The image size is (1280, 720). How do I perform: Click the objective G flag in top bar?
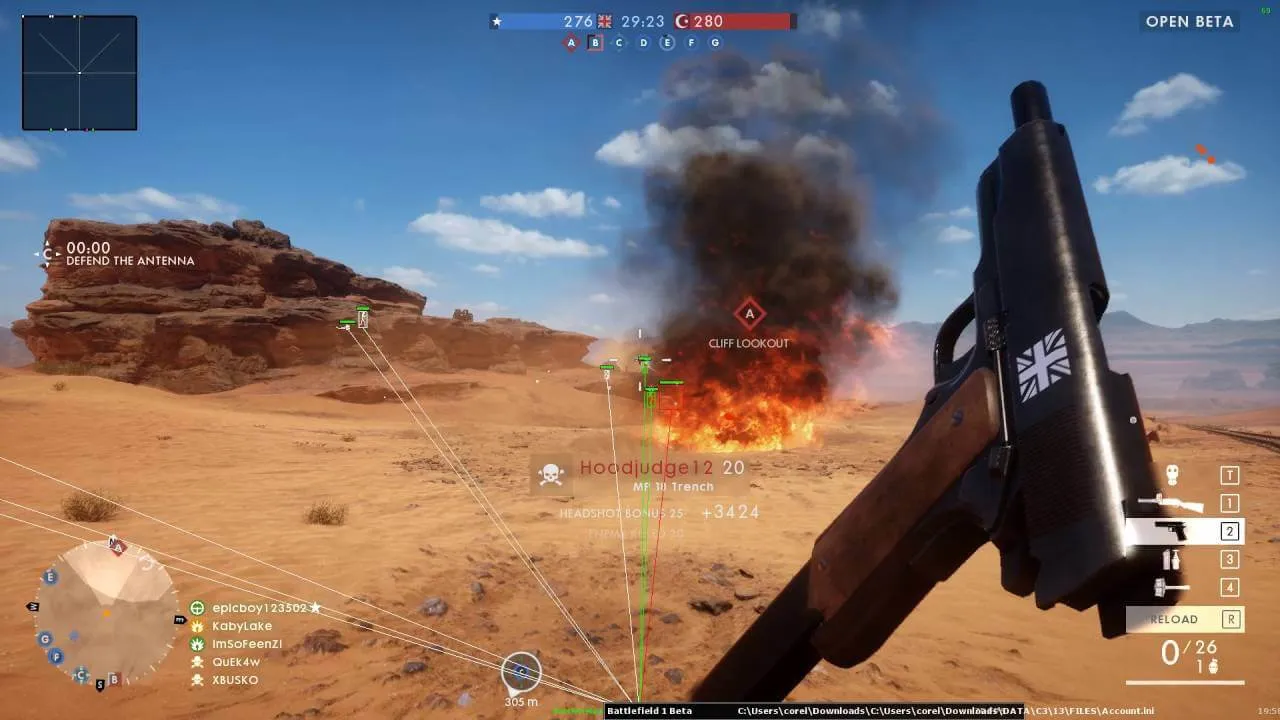click(x=715, y=42)
